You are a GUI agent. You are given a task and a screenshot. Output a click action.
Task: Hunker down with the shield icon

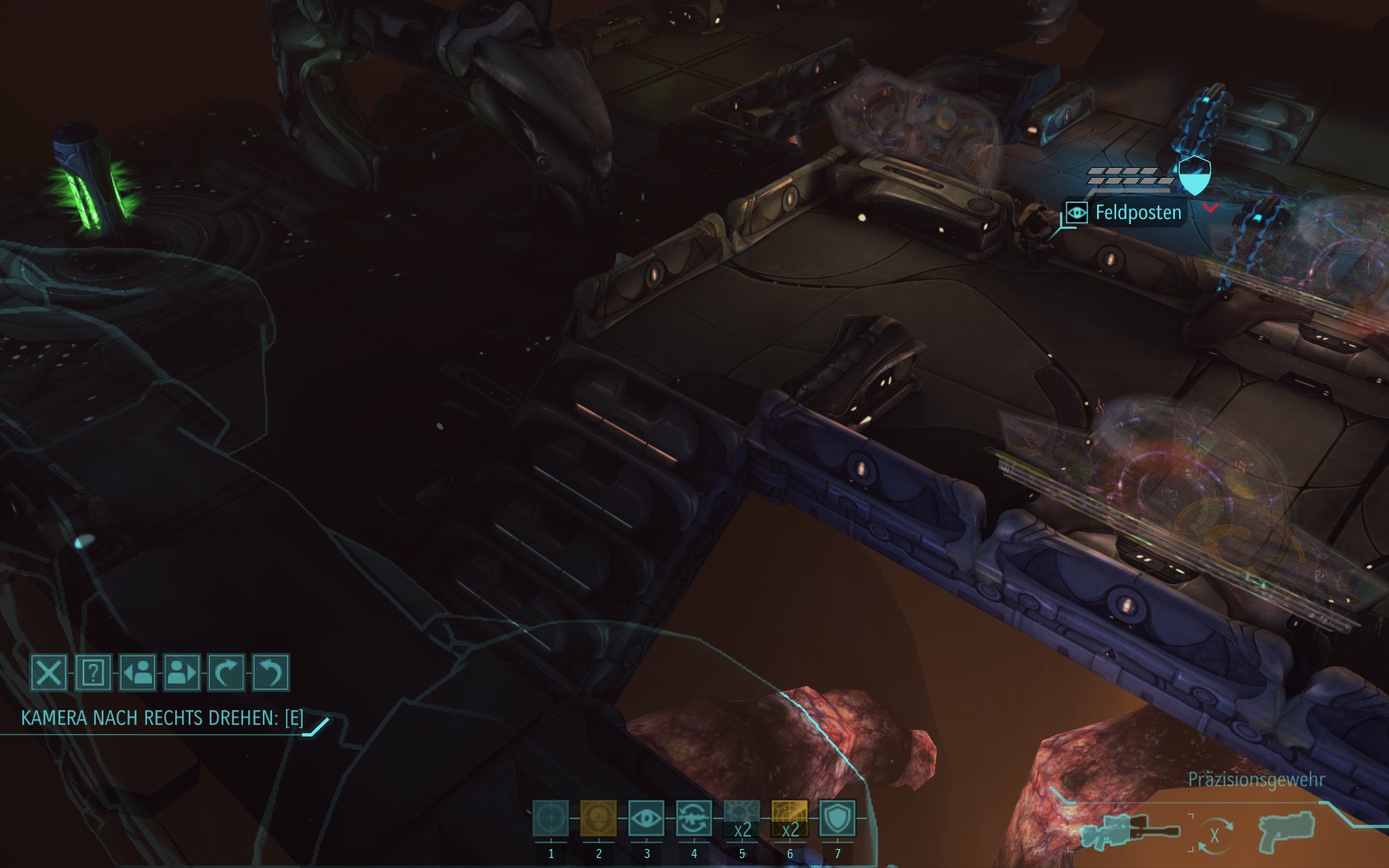tap(837, 819)
